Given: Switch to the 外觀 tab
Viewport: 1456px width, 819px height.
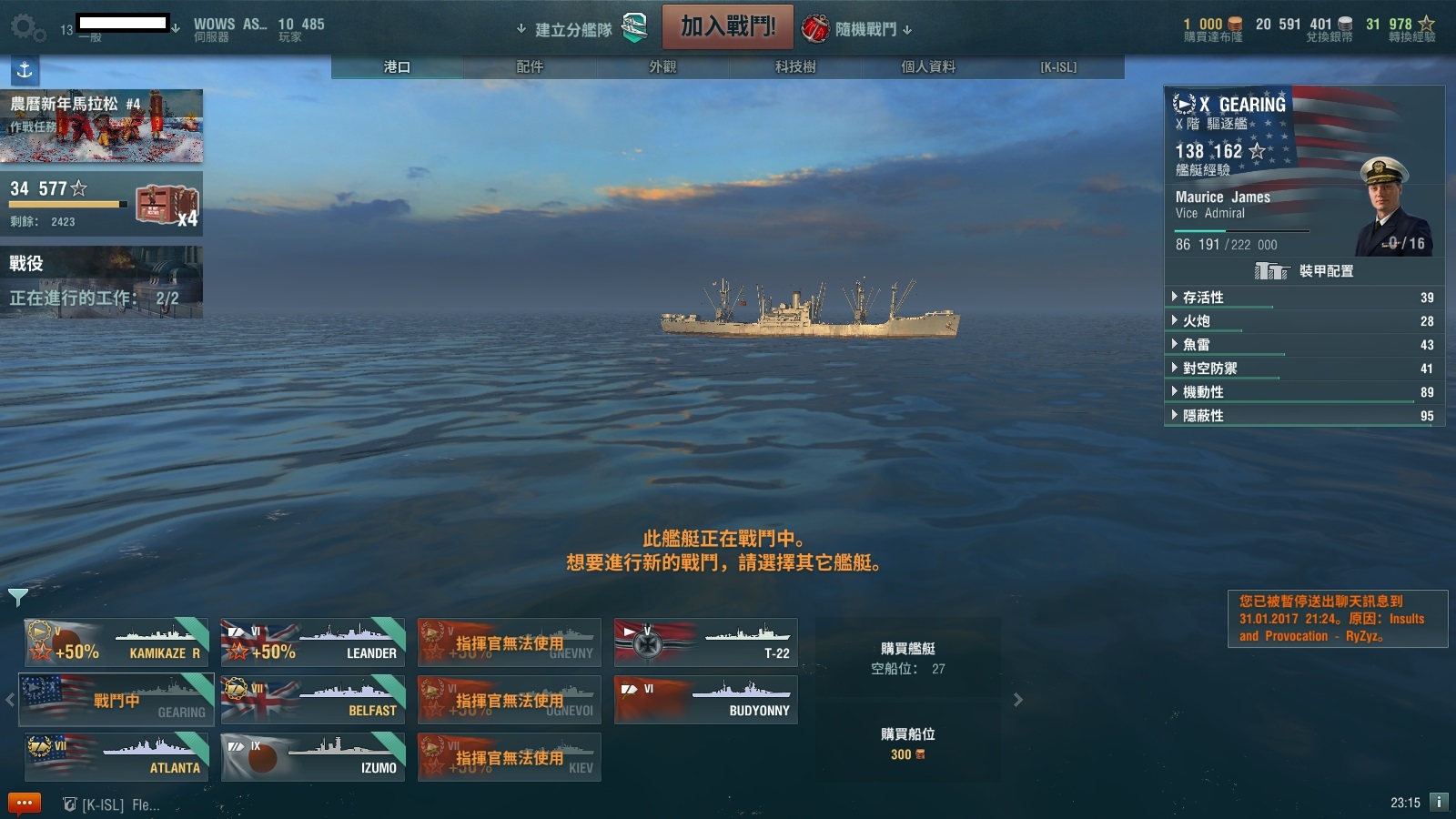Looking at the screenshot, I should coord(662,66).
